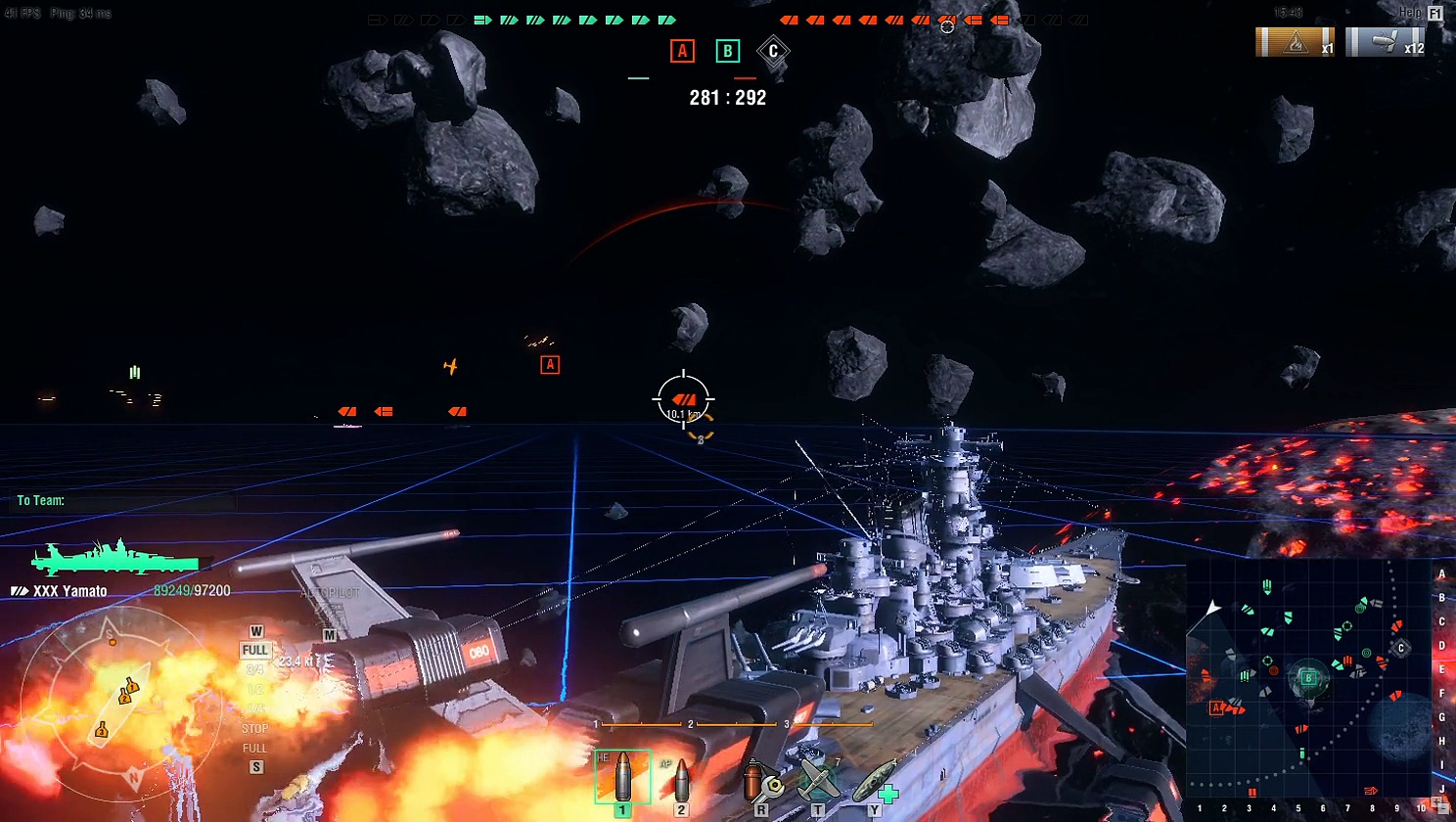The height and width of the screenshot is (822, 1456).
Task: Click the 'To Team' chat field
Action: [127, 501]
